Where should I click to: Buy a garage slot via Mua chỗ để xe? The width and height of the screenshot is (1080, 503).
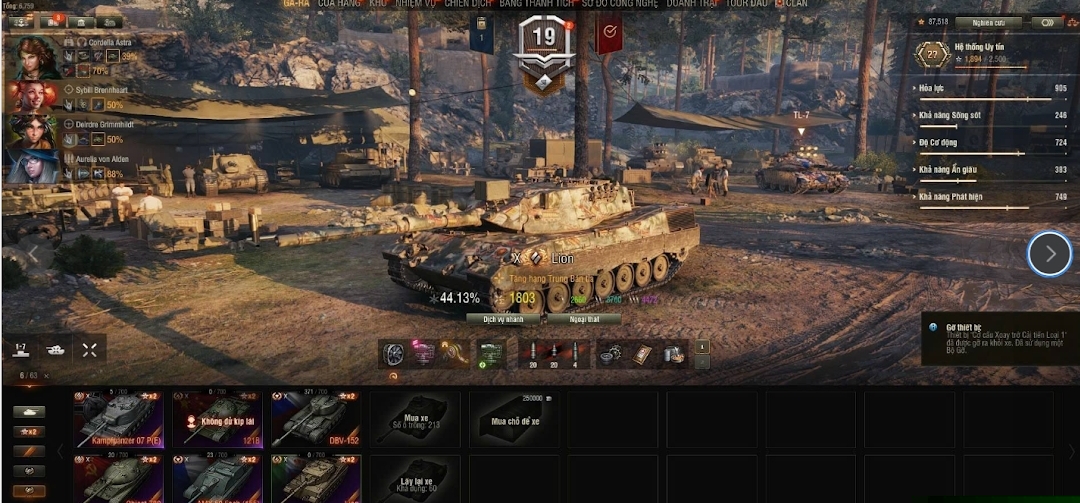[x=514, y=419]
